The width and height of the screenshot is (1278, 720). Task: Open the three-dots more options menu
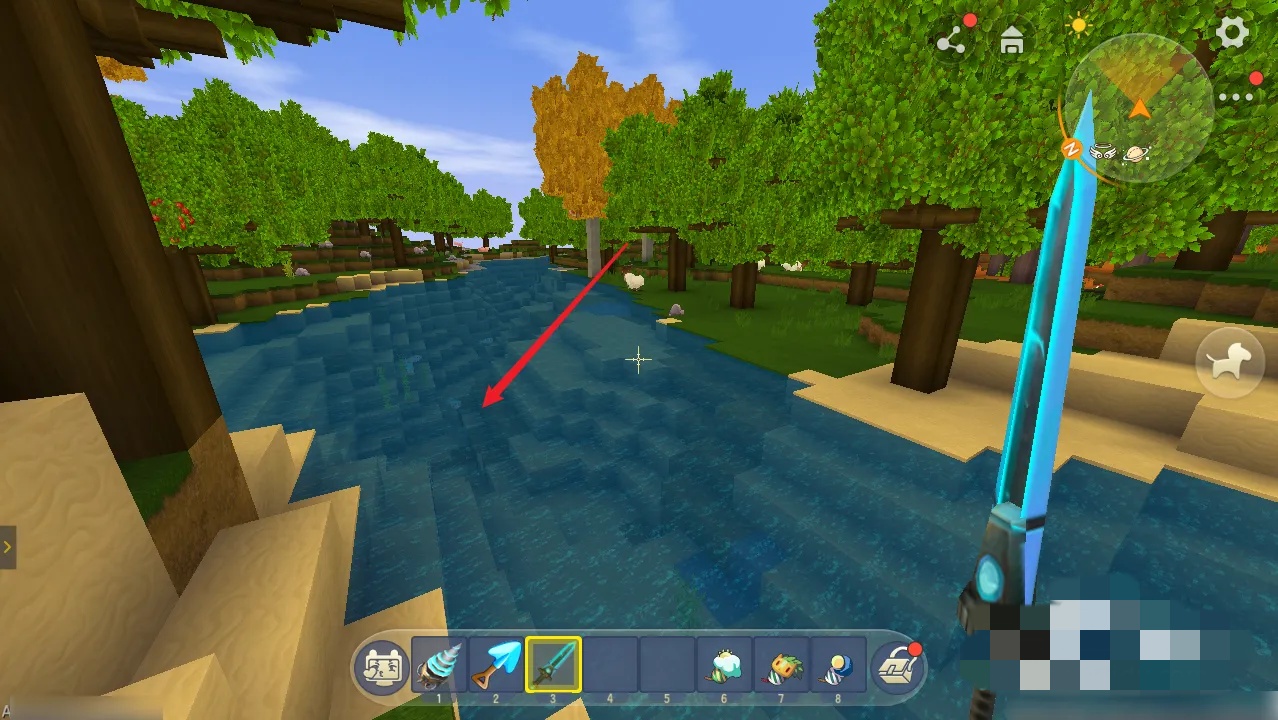click(1236, 98)
